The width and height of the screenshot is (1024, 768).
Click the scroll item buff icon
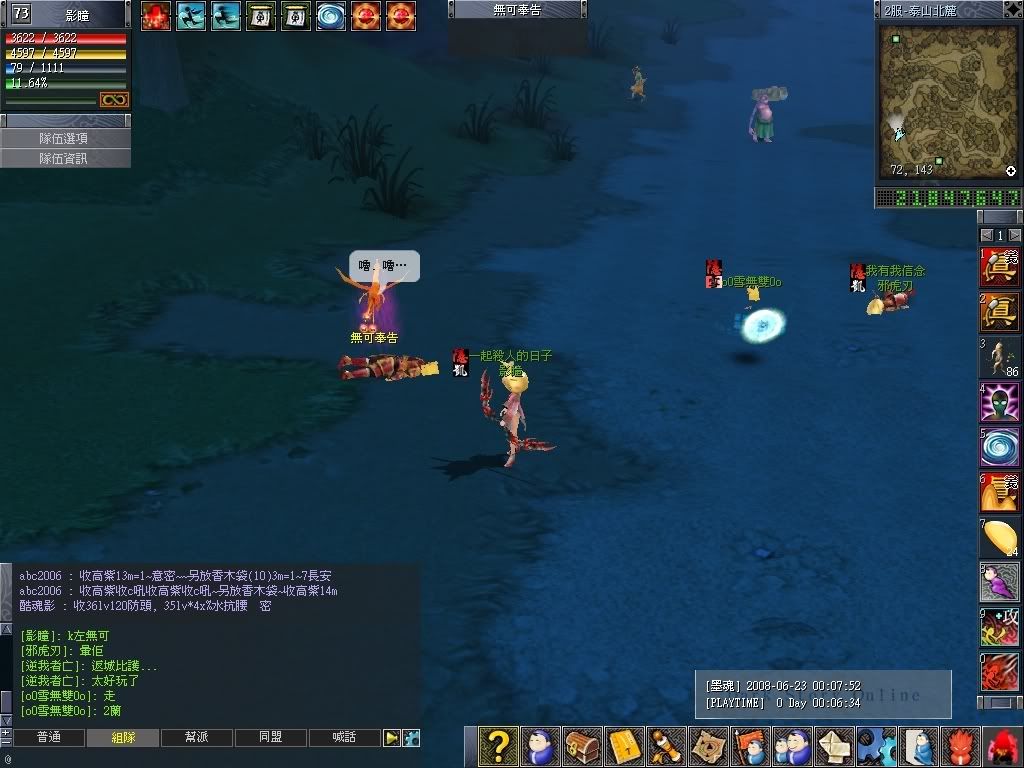coord(260,16)
